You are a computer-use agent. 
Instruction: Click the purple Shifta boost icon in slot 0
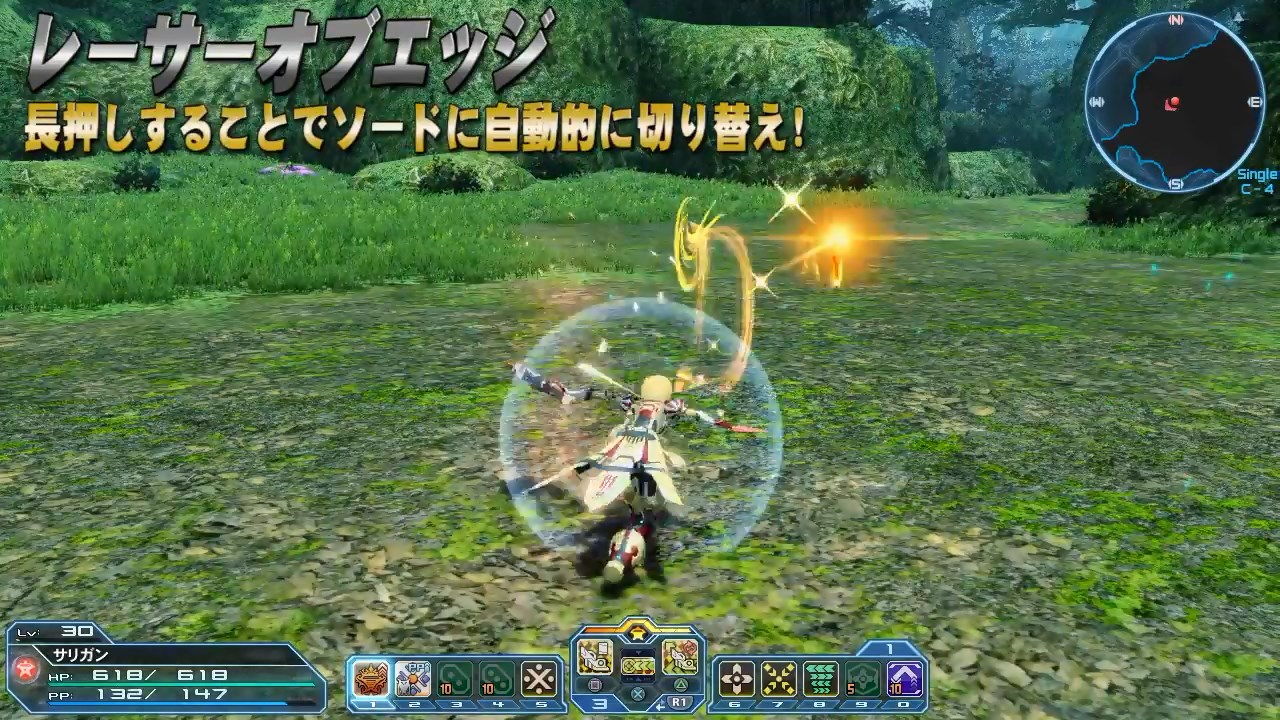coord(903,676)
